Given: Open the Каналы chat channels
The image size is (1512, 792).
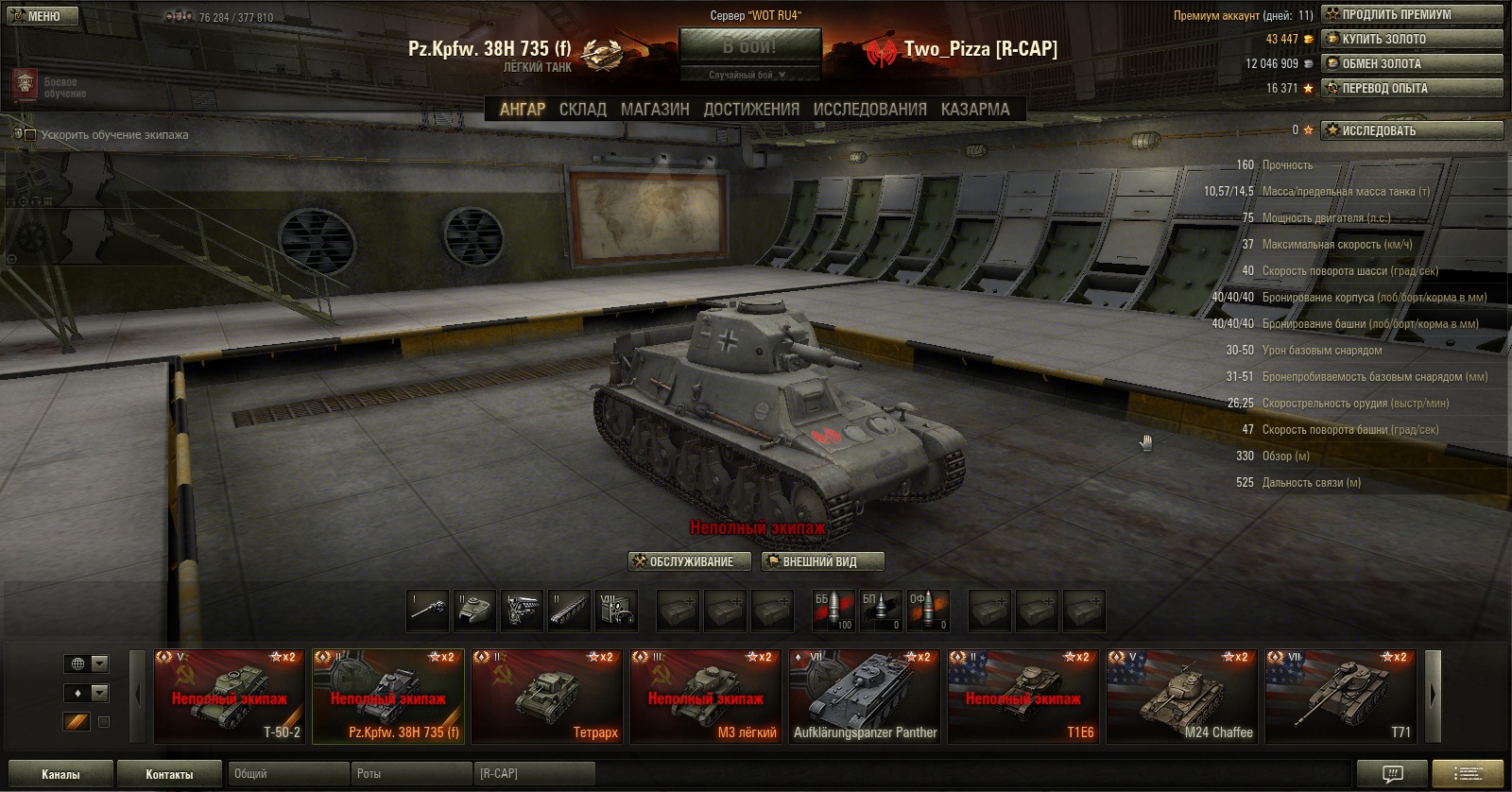Looking at the screenshot, I should pyautogui.click(x=60, y=774).
